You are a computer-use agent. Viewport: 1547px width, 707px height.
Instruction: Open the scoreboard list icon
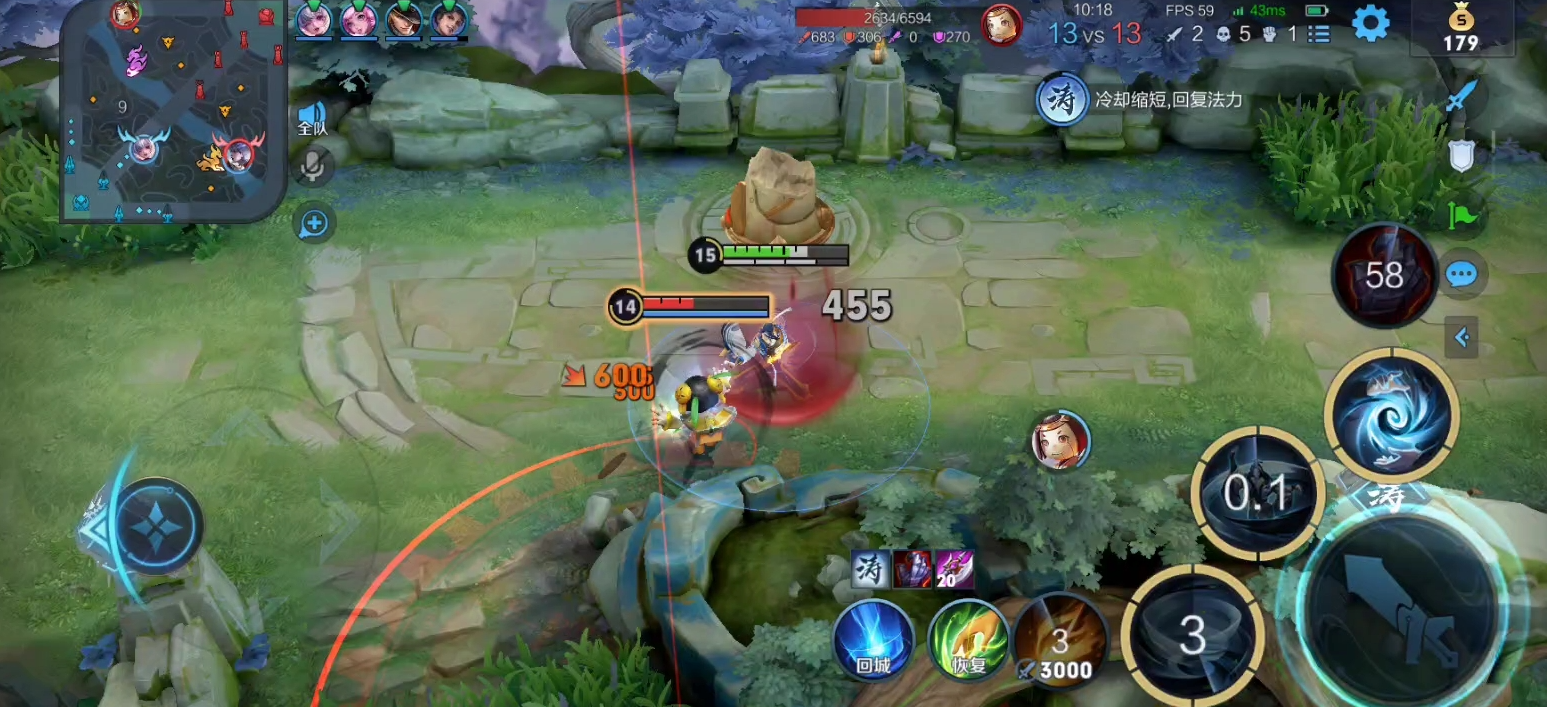tap(1319, 33)
